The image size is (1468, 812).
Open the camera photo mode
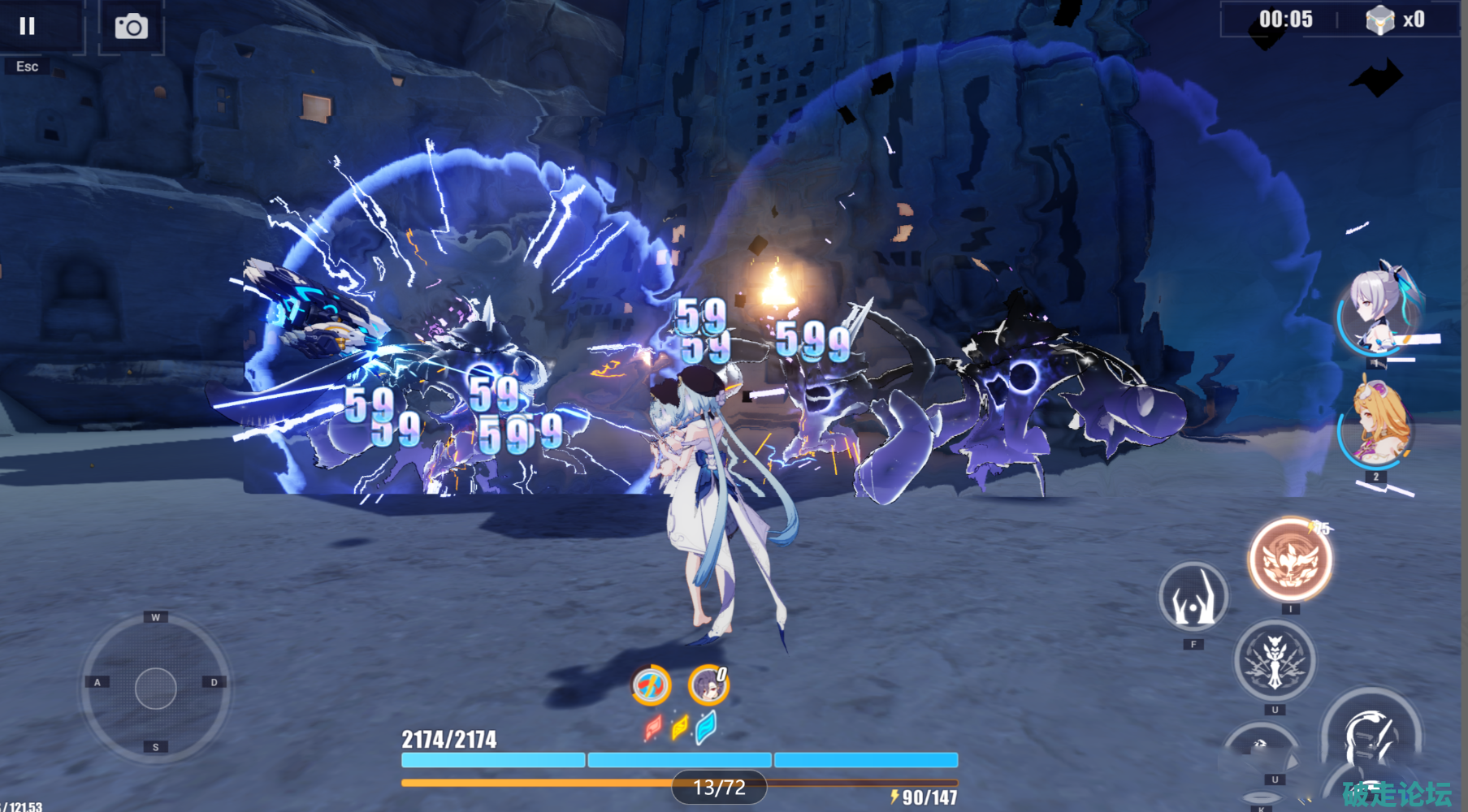tap(131, 27)
